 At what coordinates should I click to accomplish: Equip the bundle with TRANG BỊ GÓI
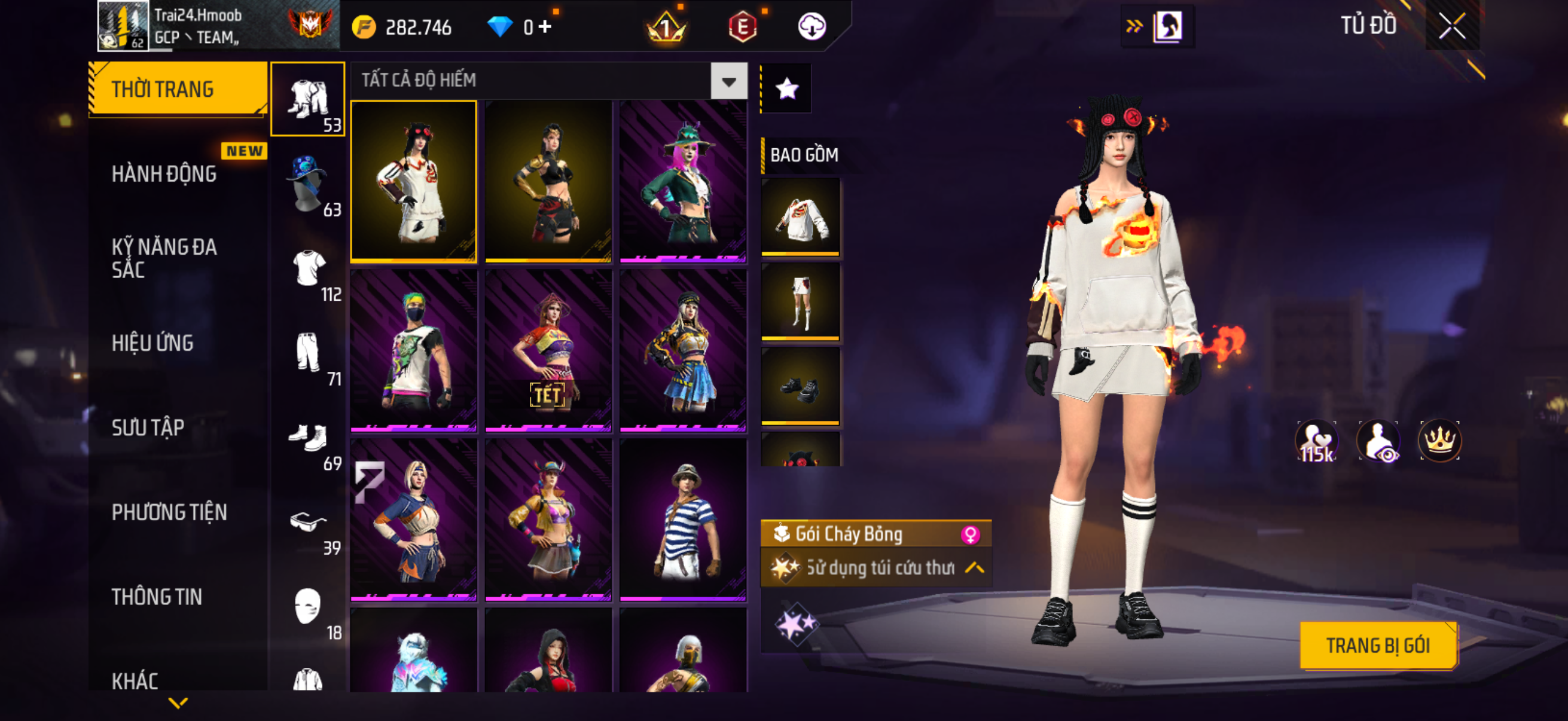1377,645
